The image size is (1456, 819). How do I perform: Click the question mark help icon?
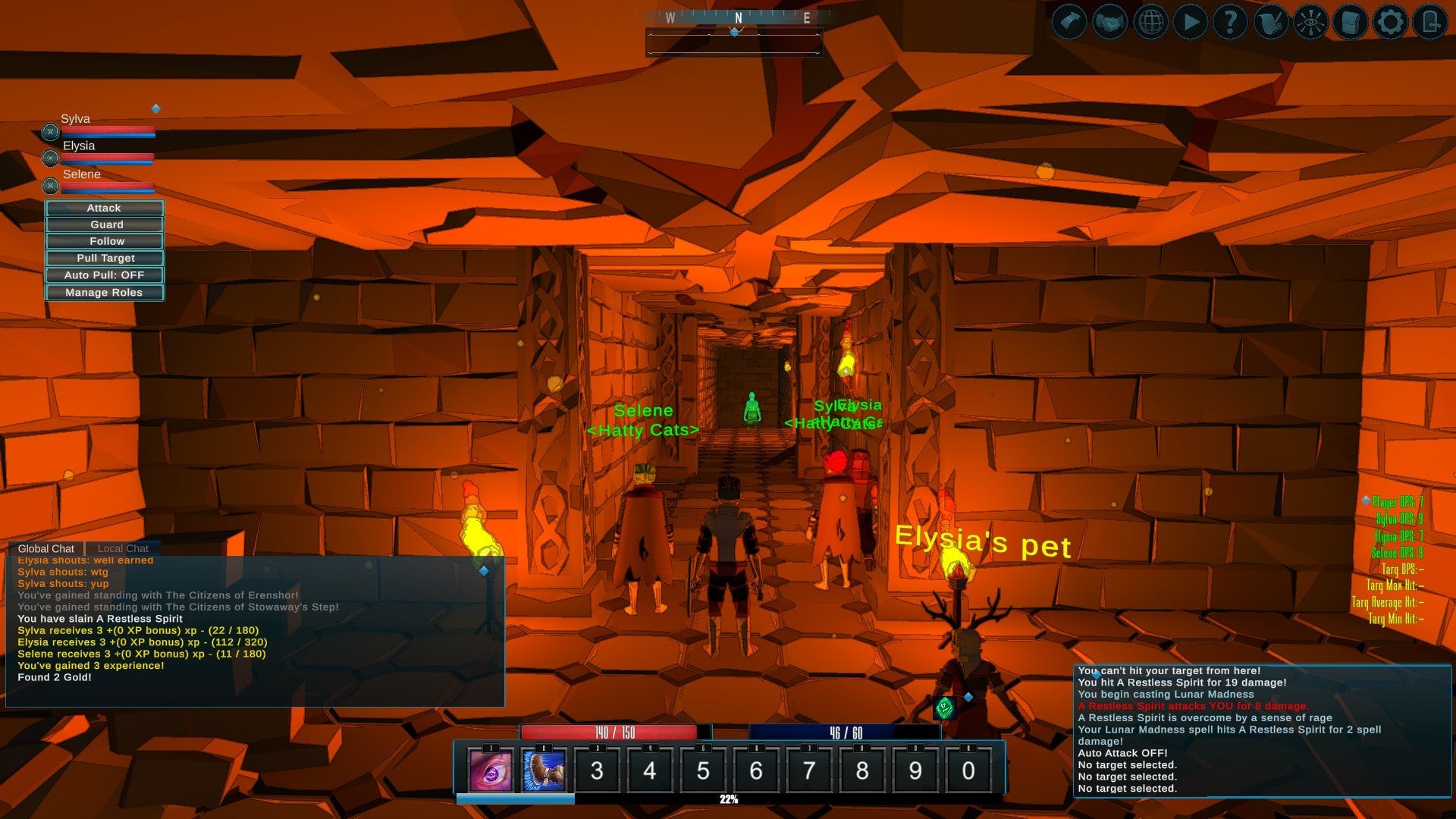1230,21
